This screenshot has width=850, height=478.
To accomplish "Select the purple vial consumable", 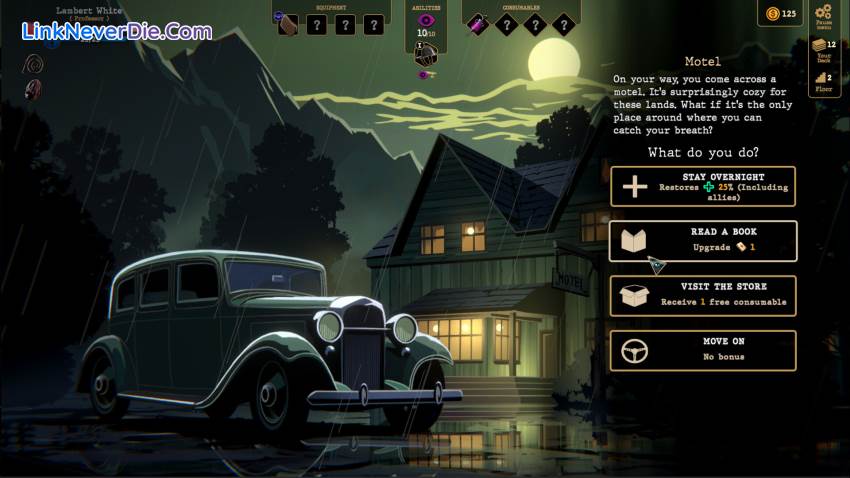I will pyautogui.click(x=479, y=24).
